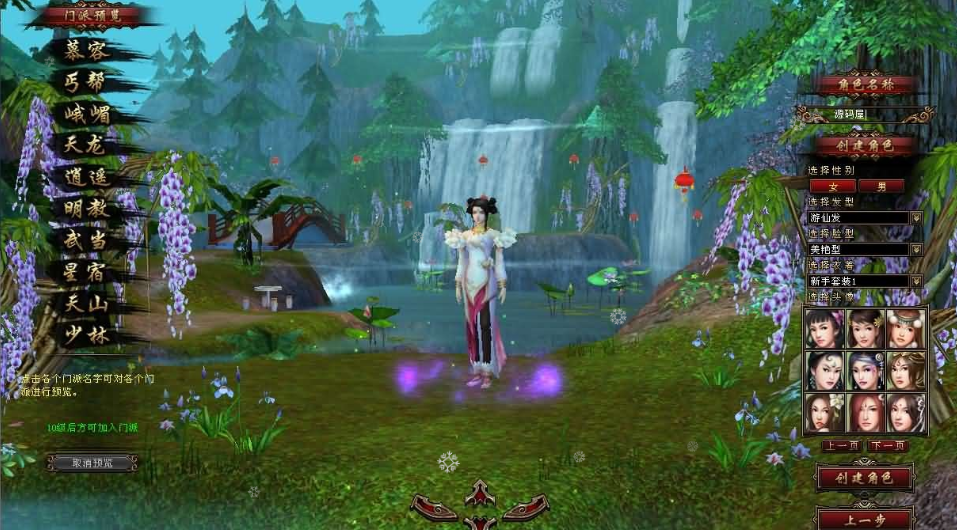957x530 pixels.
Task: Switch gender to male 男
Action: (x=881, y=186)
